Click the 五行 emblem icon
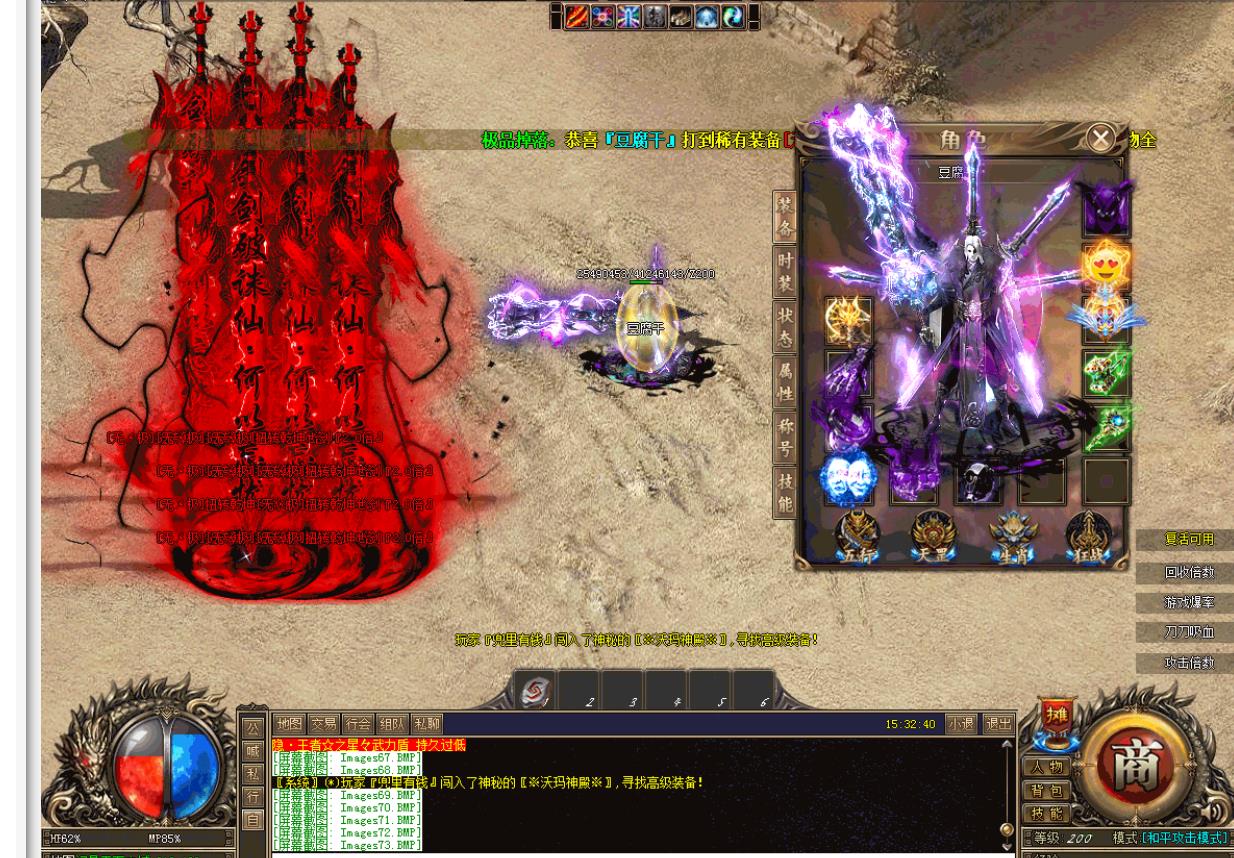 (858, 537)
